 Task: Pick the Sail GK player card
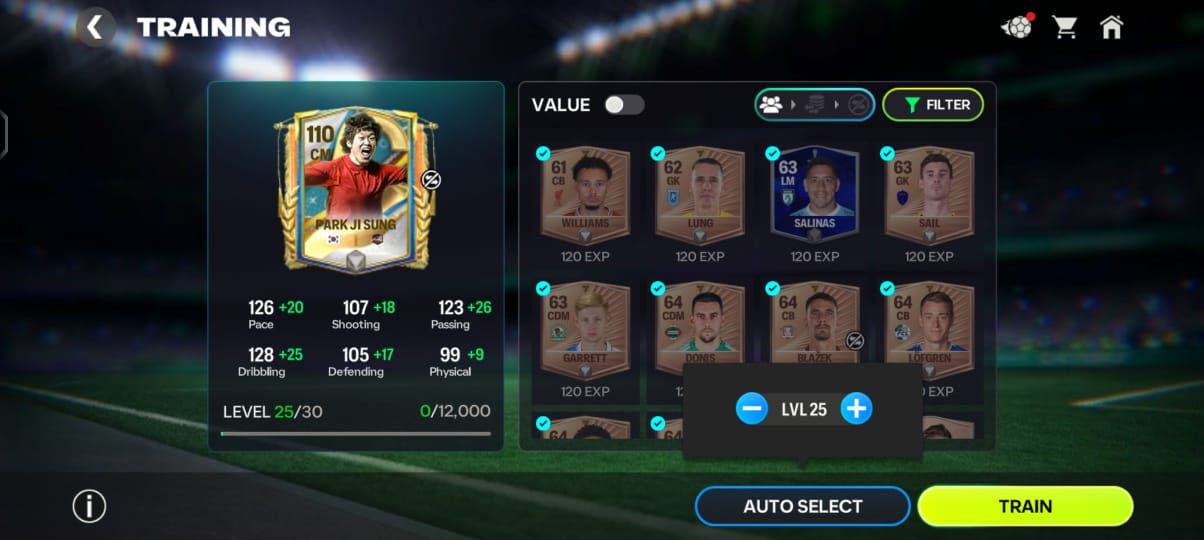(x=929, y=195)
